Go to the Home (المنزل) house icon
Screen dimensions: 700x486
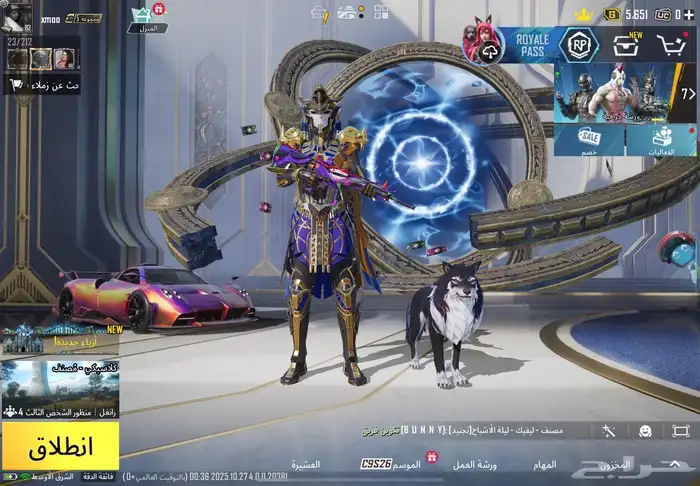[147, 17]
